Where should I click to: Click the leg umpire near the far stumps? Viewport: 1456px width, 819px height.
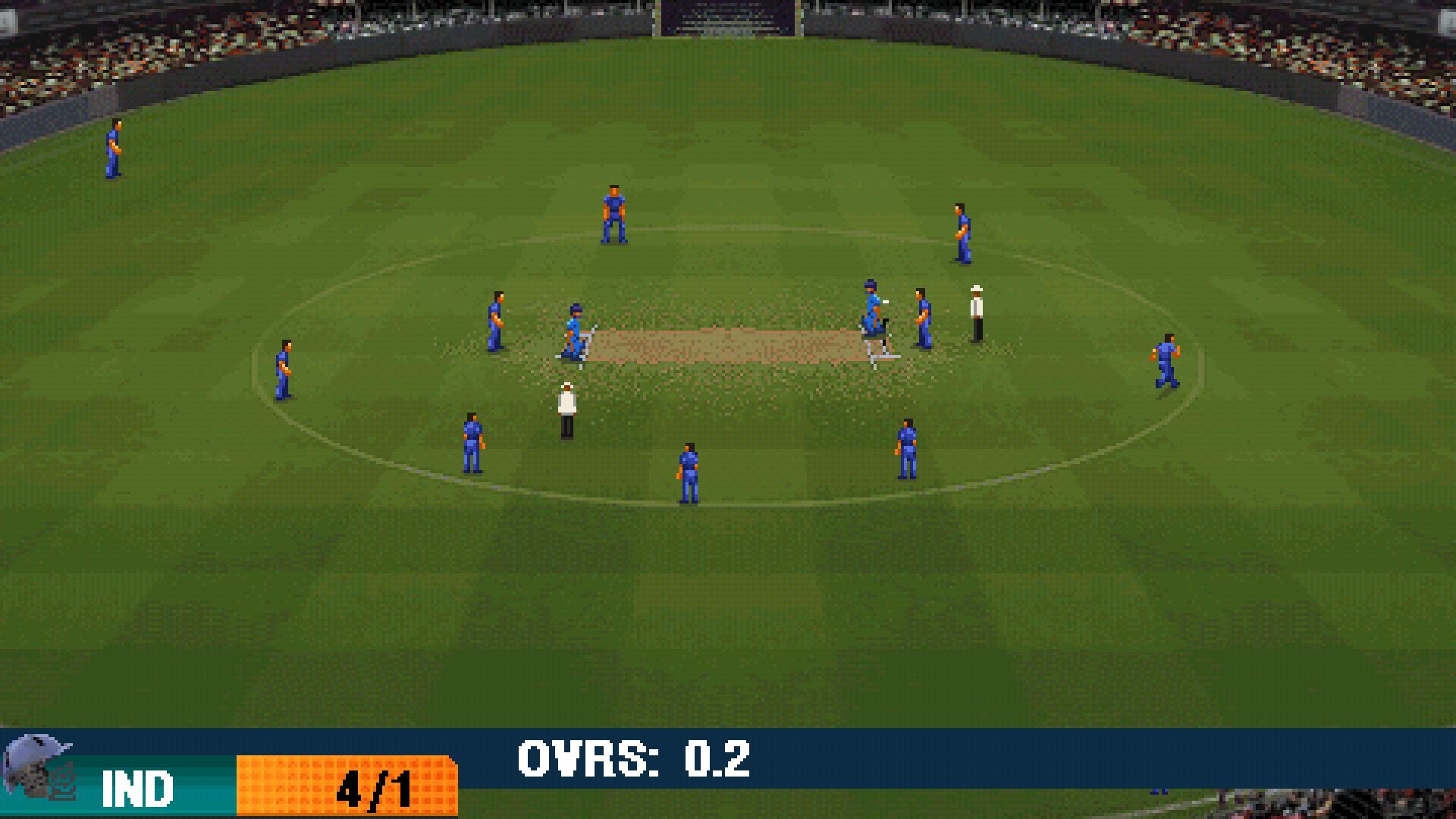[x=976, y=311]
